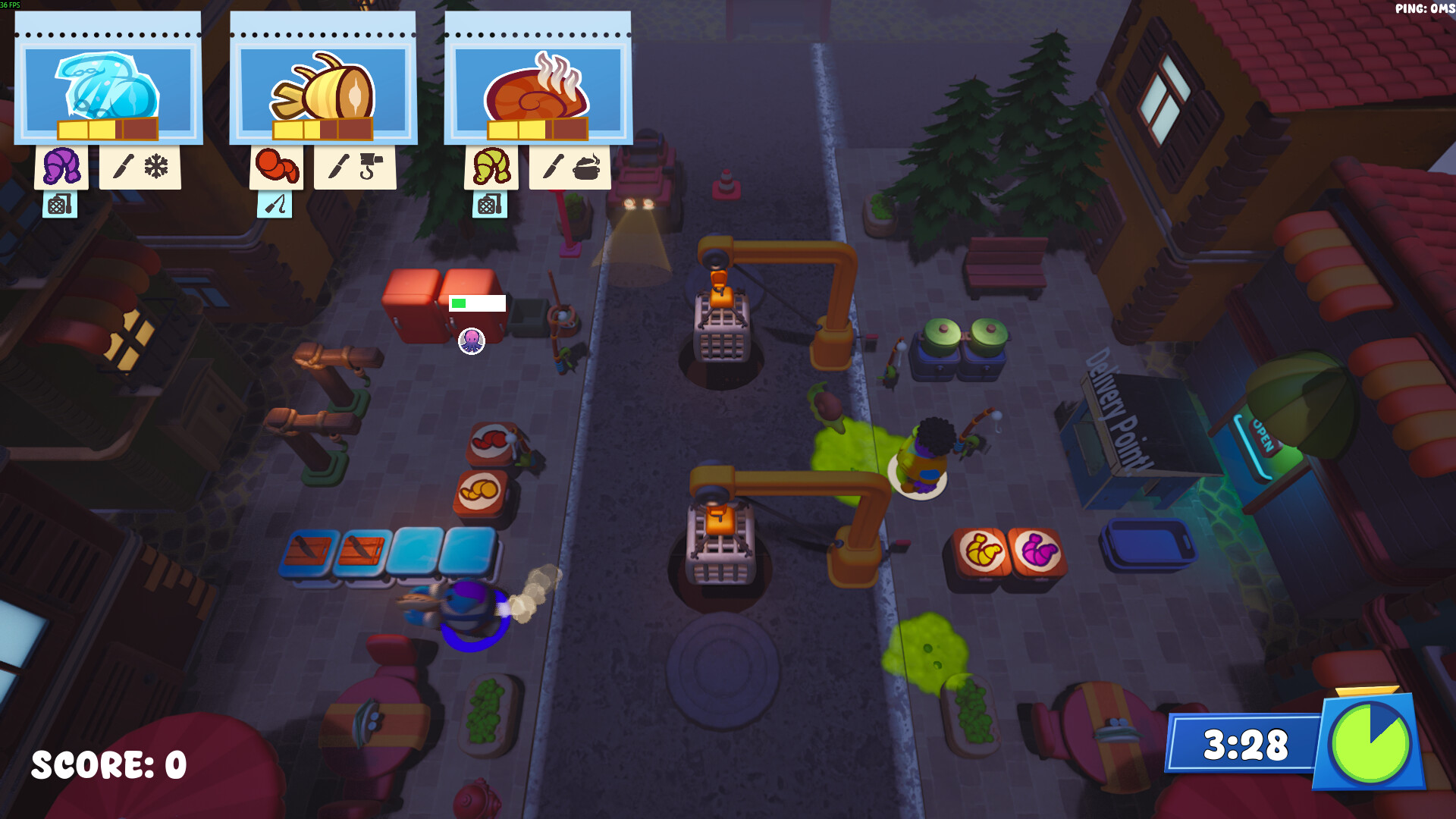This screenshot has width=1456, height=819.
Task: Click the knife and snowflake step icon
Action: (x=140, y=166)
